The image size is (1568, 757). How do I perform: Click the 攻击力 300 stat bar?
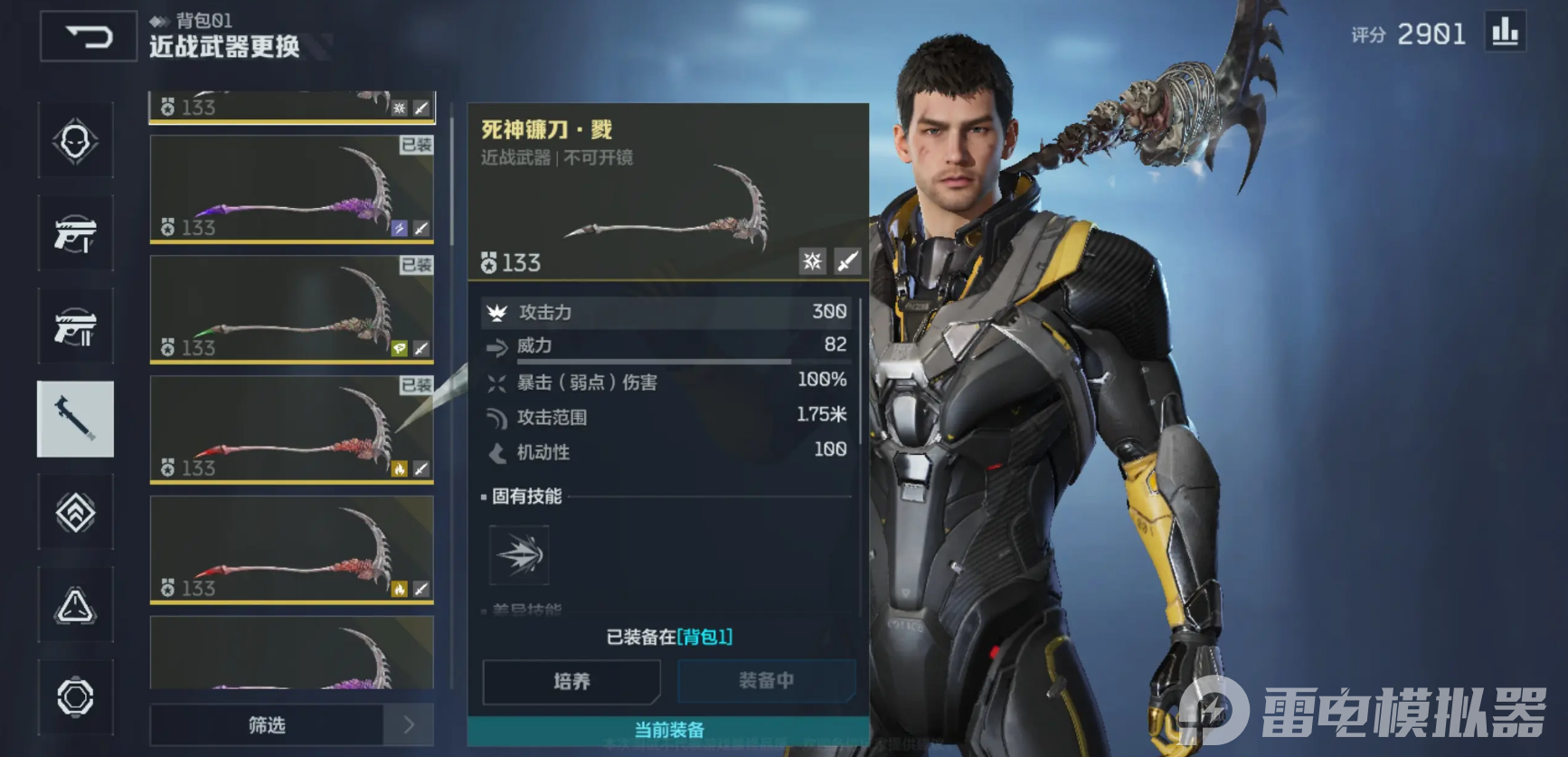[665, 311]
